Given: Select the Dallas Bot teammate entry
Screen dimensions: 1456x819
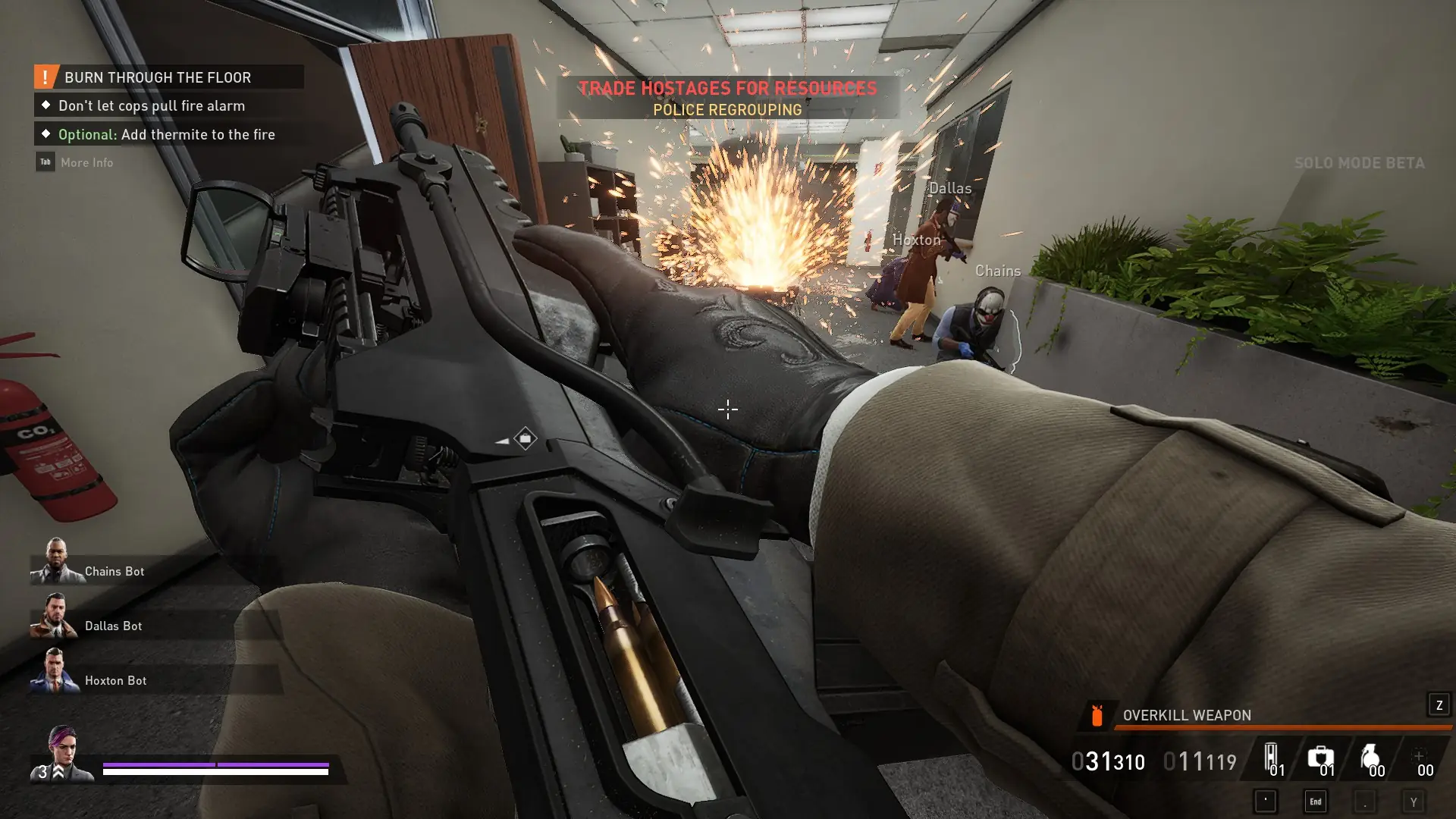Looking at the screenshot, I should pyautogui.click(x=113, y=626).
